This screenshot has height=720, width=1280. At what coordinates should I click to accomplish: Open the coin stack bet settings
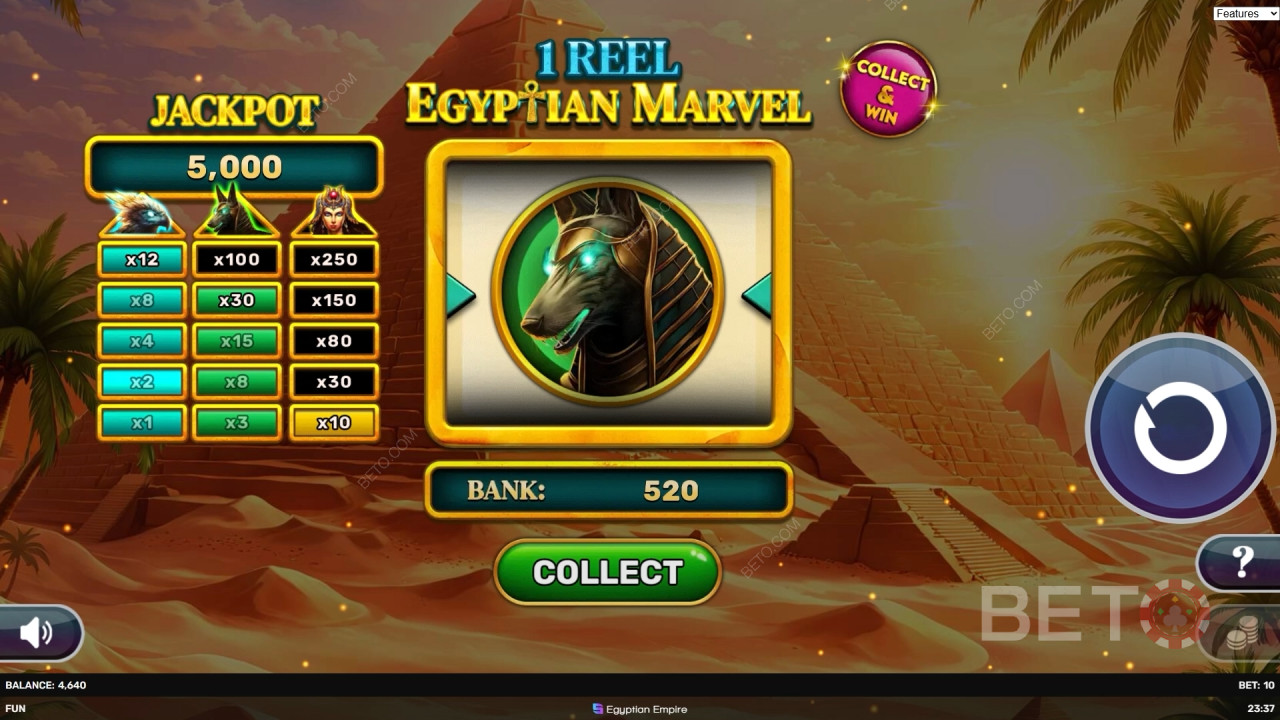[x=1244, y=634]
